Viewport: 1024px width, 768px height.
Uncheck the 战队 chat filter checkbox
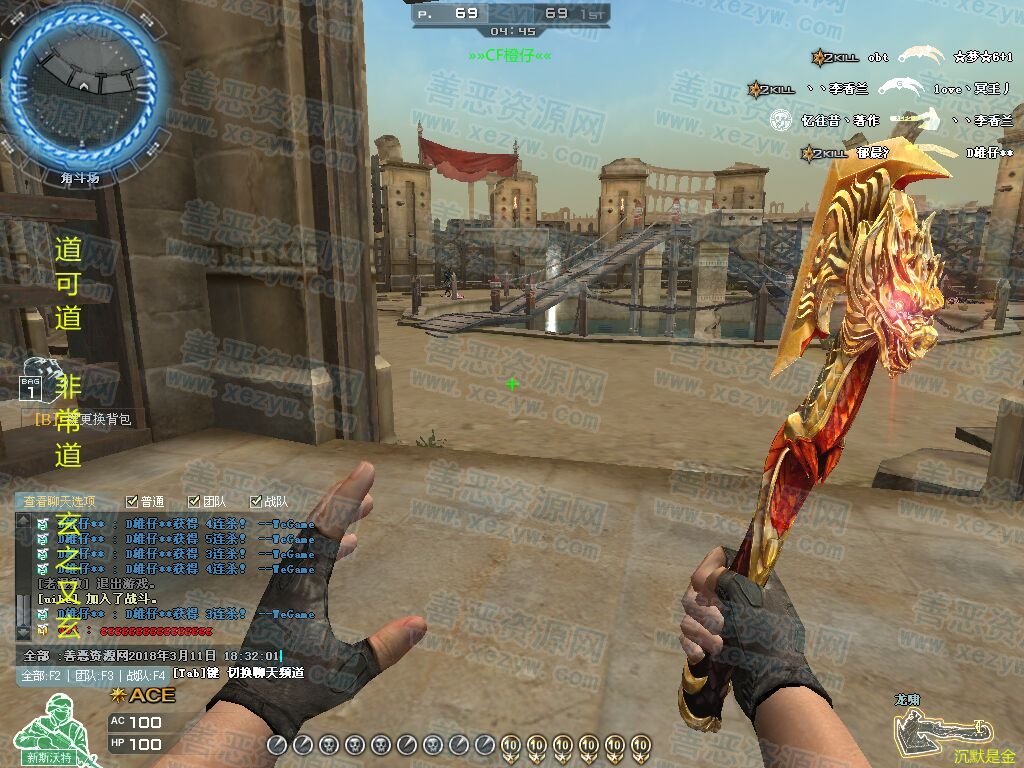point(255,501)
